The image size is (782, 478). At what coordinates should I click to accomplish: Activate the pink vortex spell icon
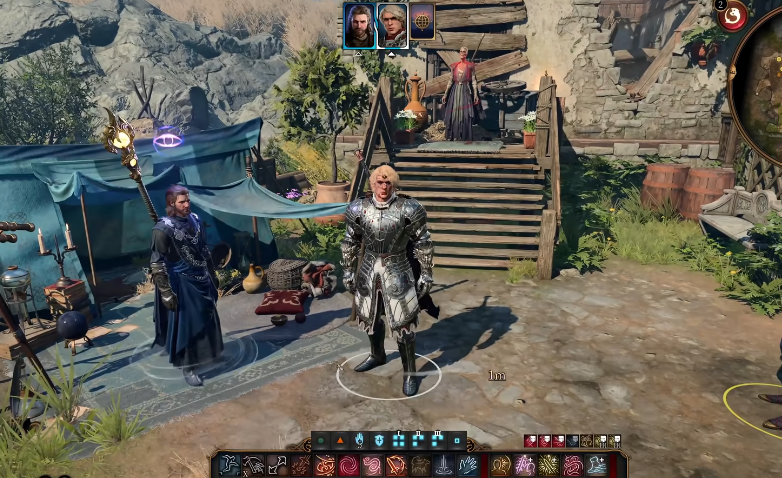pos(349,465)
